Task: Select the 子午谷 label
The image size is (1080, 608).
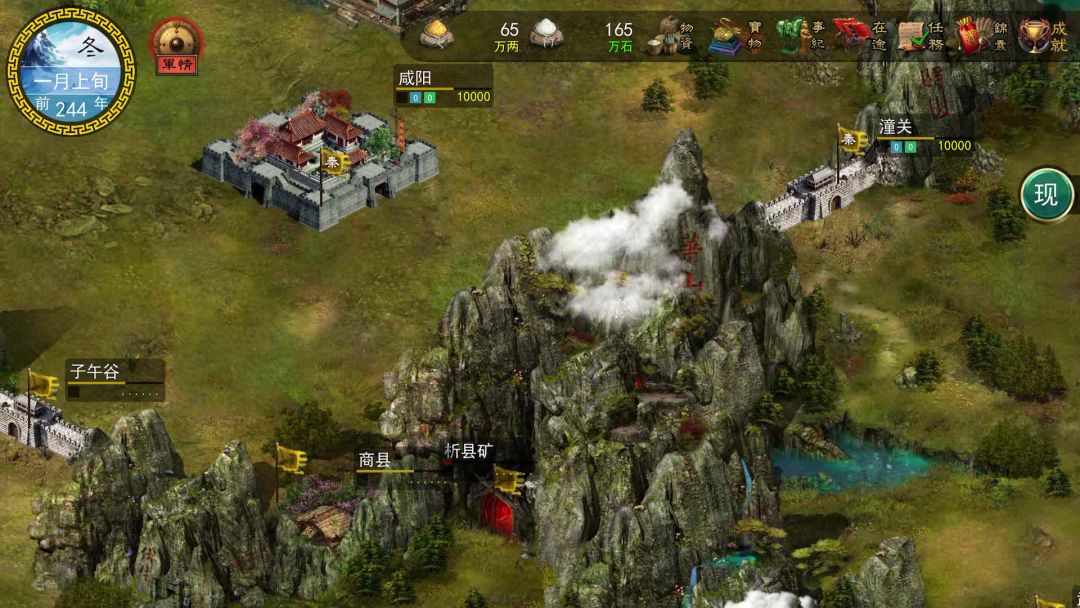Action: pos(95,372)
